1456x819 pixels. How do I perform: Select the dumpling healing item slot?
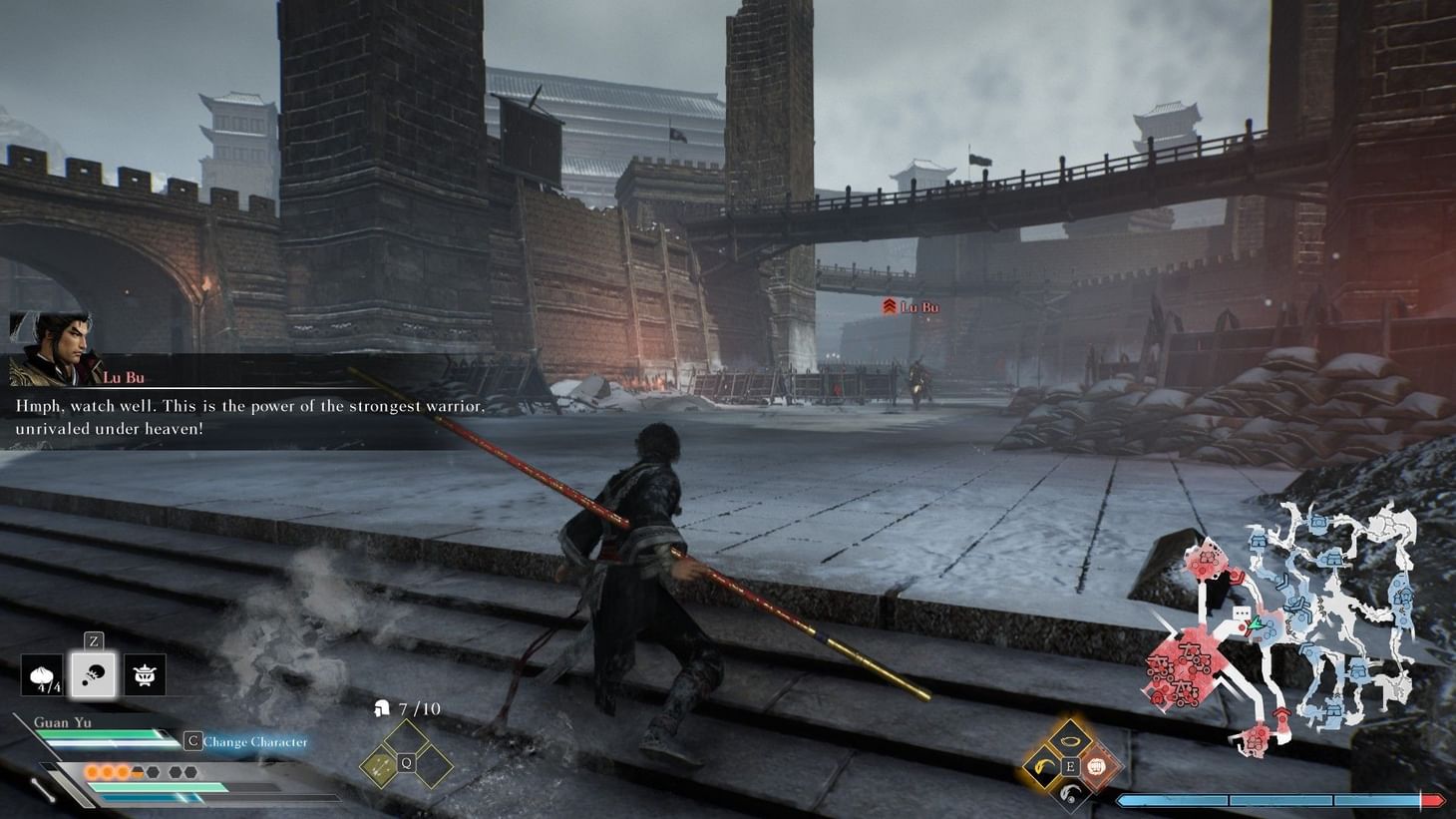(44, 674)
